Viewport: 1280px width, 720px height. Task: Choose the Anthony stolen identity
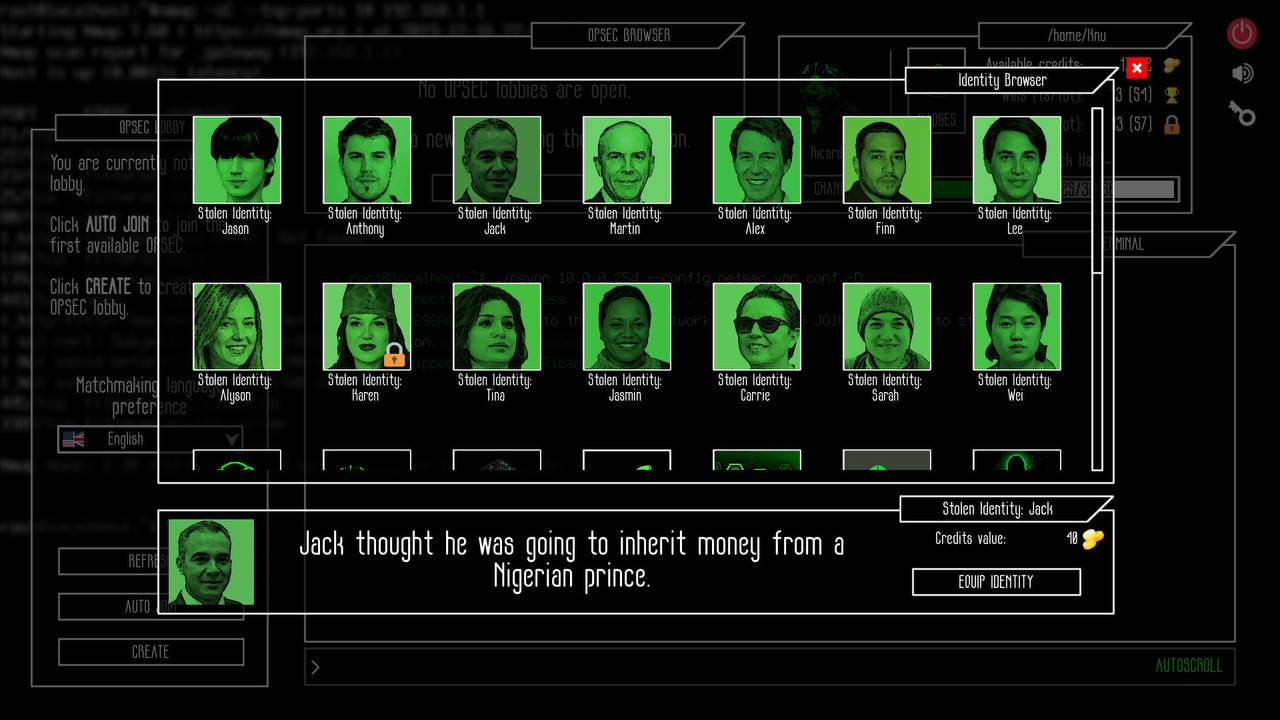(367, 160)
